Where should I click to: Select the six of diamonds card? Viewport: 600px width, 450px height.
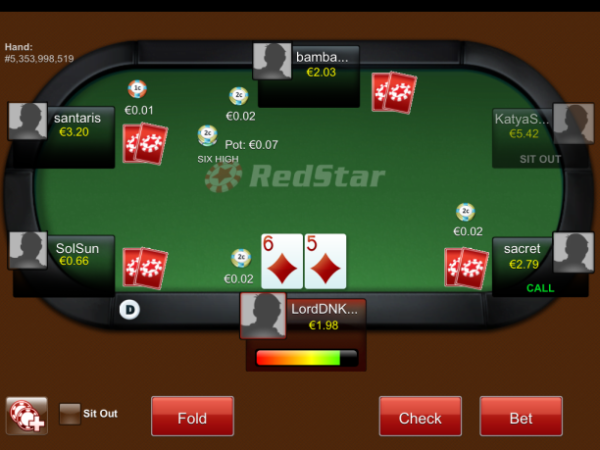pyautogui.click(x=281, y=262)
